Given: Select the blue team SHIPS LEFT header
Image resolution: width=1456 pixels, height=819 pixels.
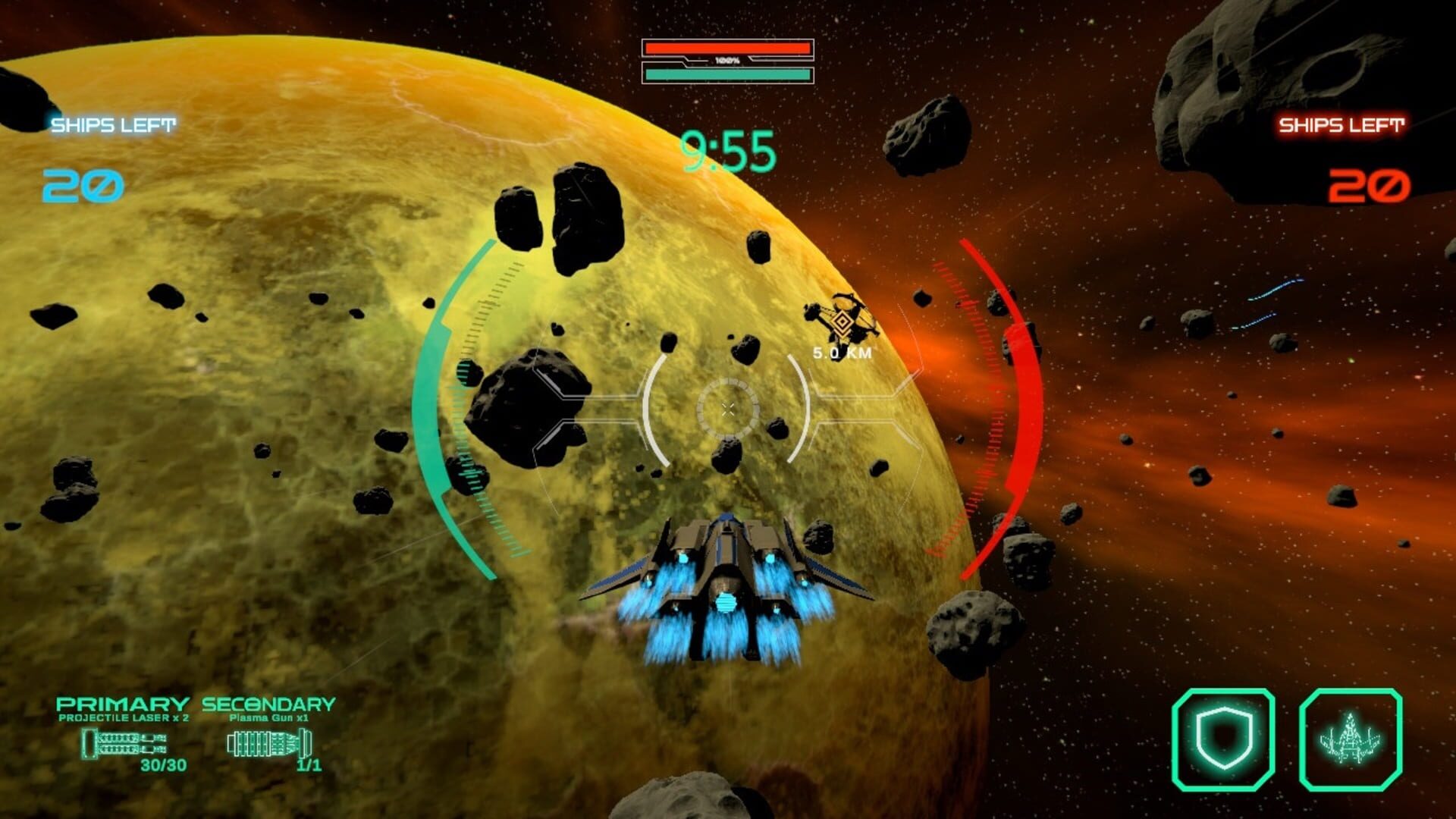Looking at the screenshot, I should pyautogui.click(x=112, y=124).
